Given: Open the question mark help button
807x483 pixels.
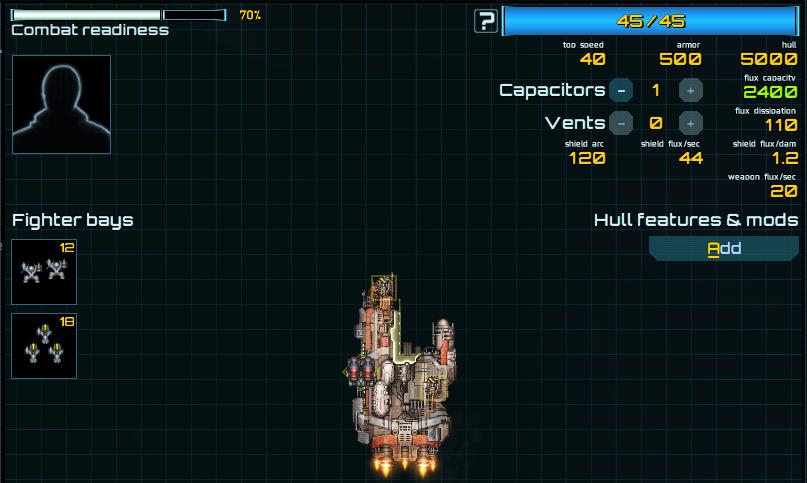Looking at the screenshot, I should coord(486,21).
